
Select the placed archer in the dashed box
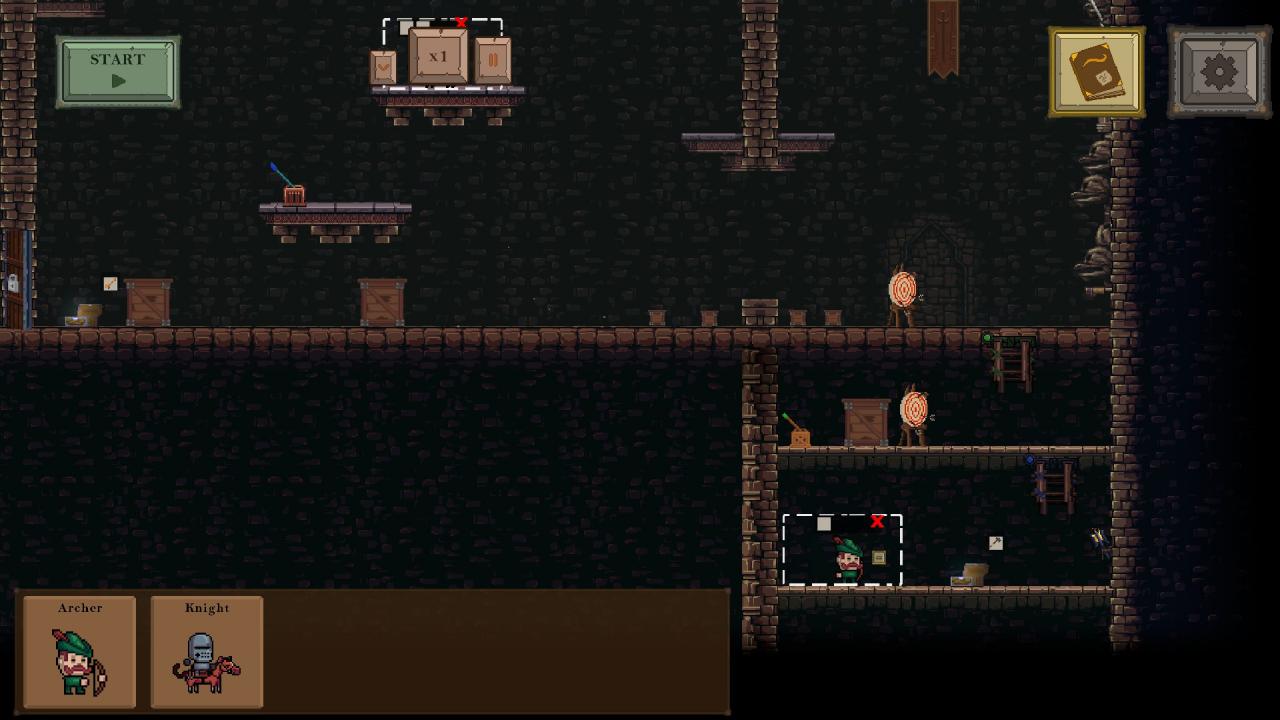tap(848, 560)
